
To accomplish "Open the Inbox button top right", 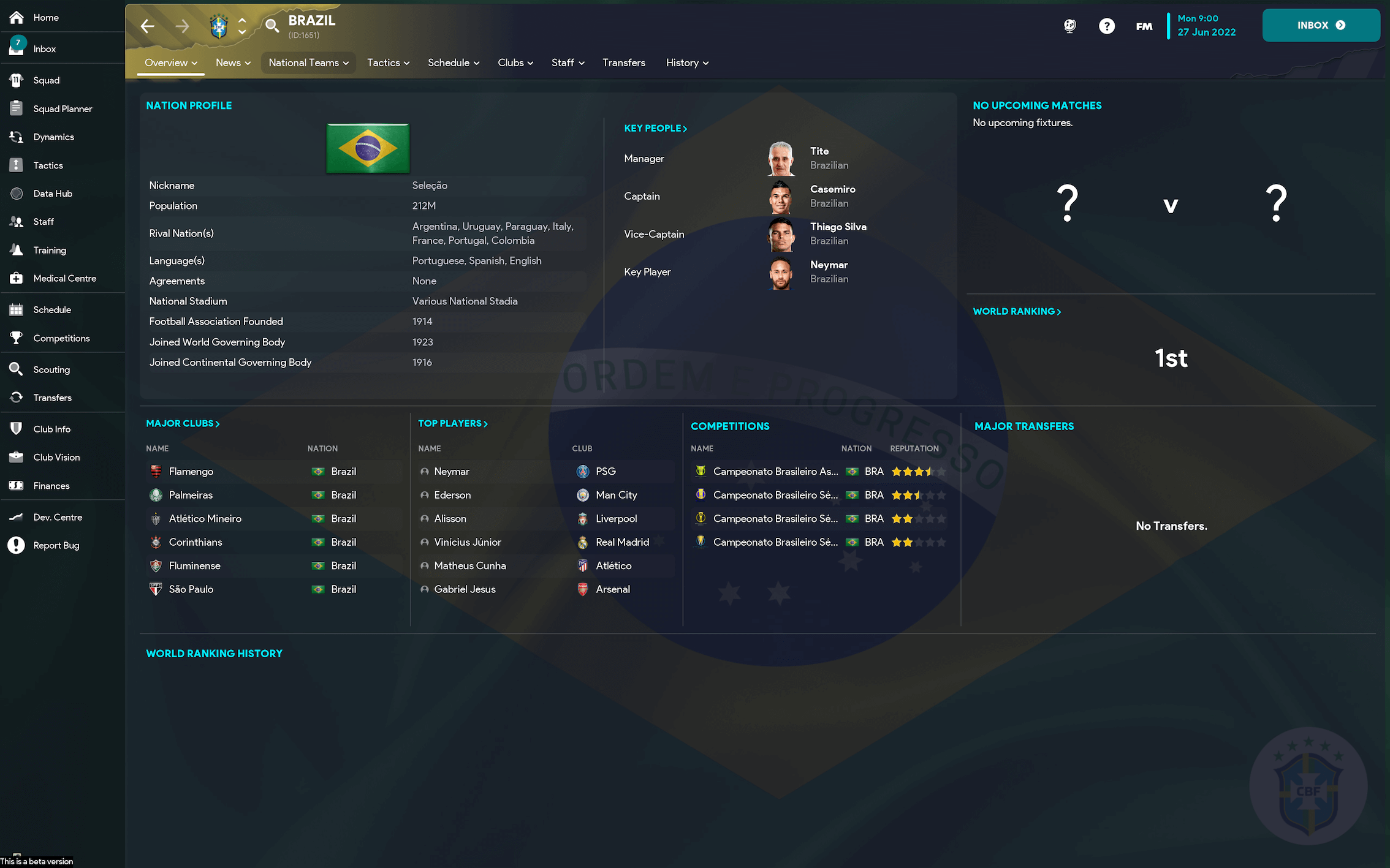I will [1321, 25].
